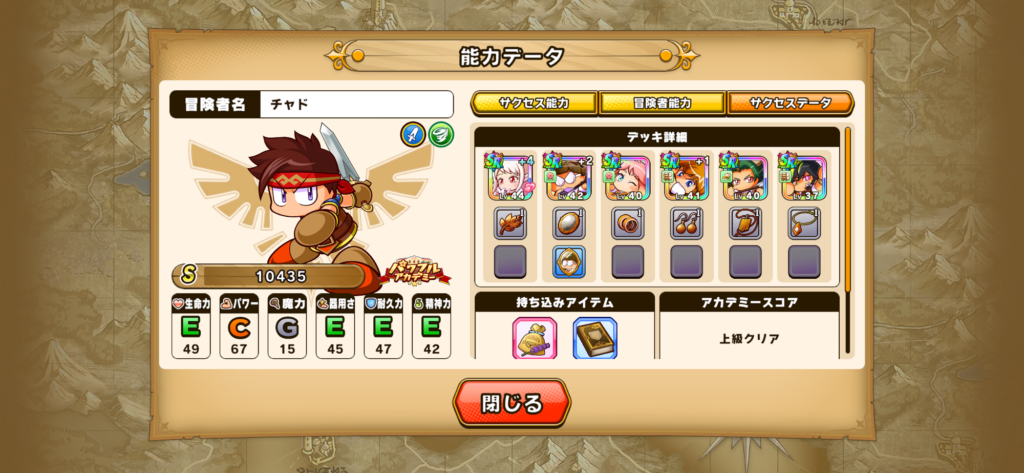Select the サクセスデータ tab
The height and width of the screenshot is (473, 1024).
point(790,103)
